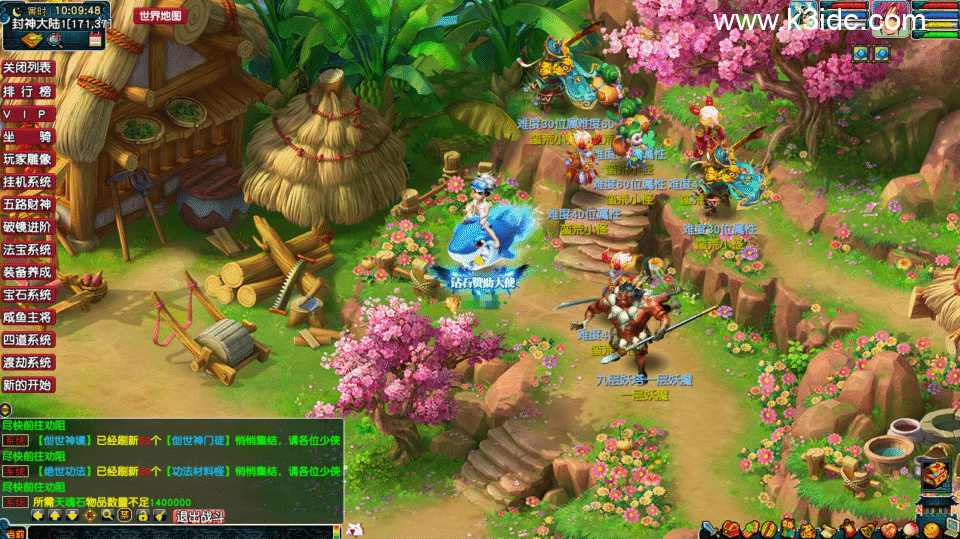Open the 排行榜 ranking board
960x539 pixels.
27,90
